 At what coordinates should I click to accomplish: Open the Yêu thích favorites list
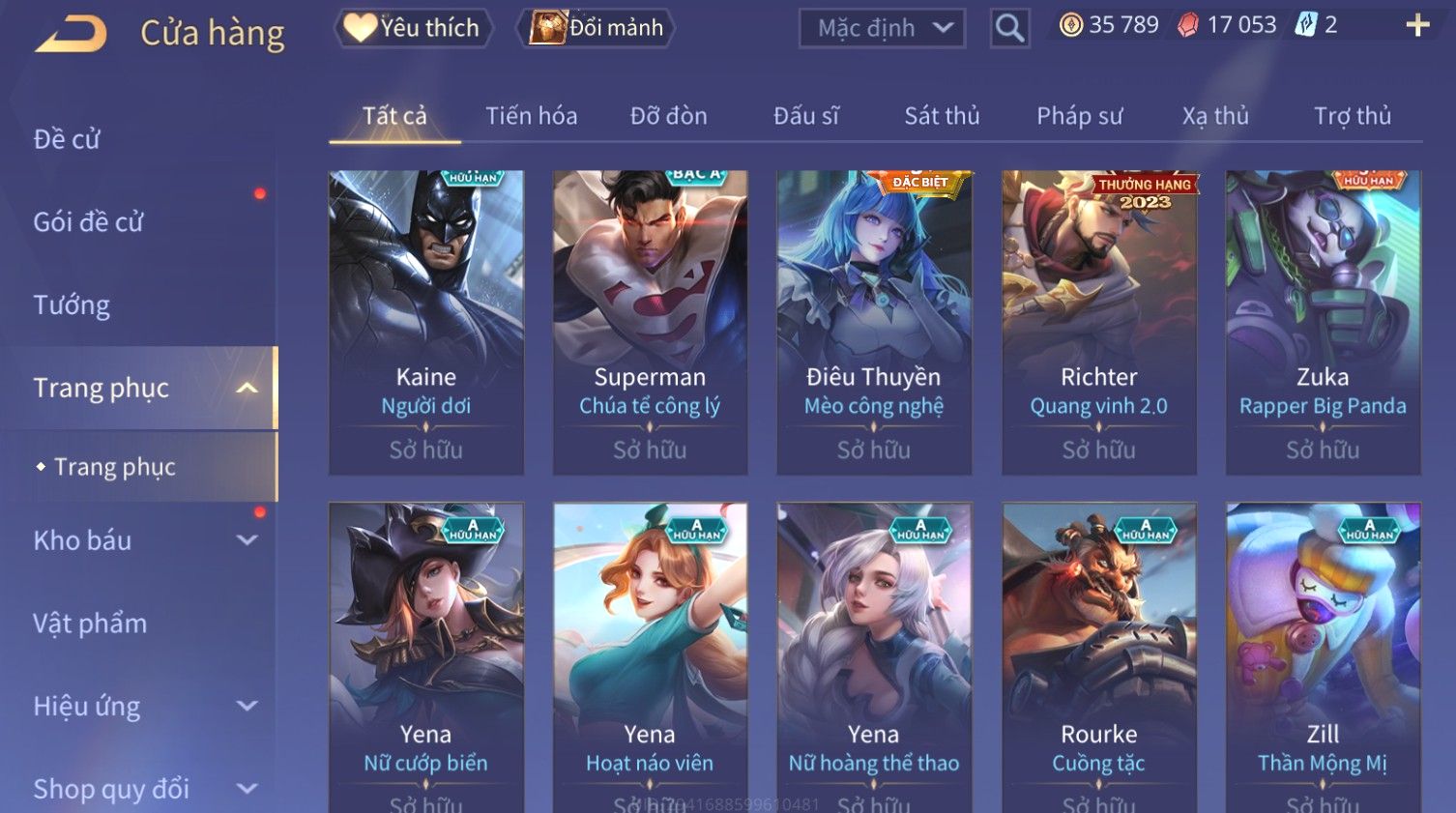[x=414, y=28]
